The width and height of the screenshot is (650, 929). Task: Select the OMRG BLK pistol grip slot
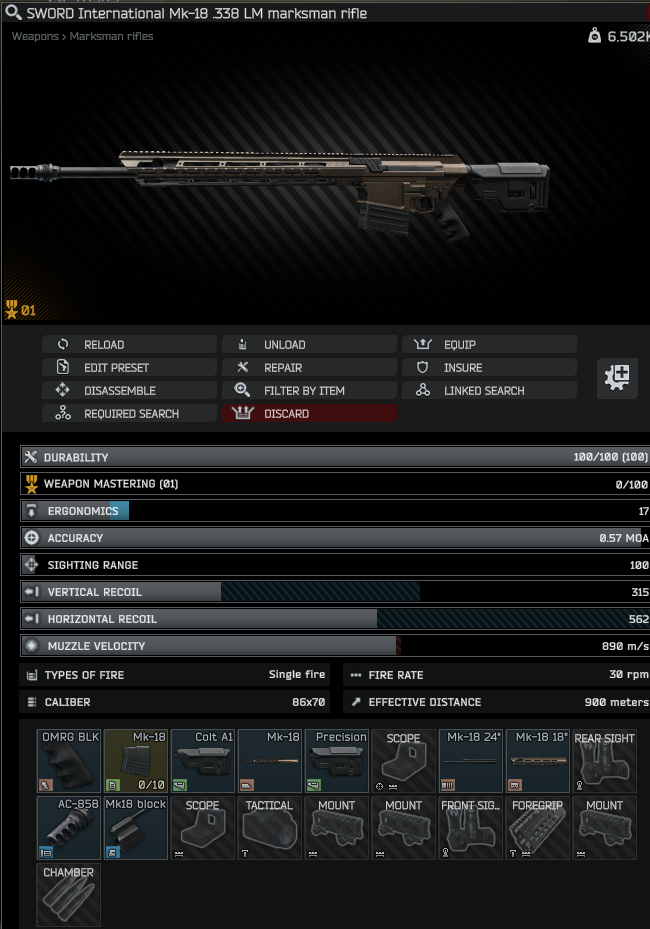pyautogui.click(x=69, y=761)
